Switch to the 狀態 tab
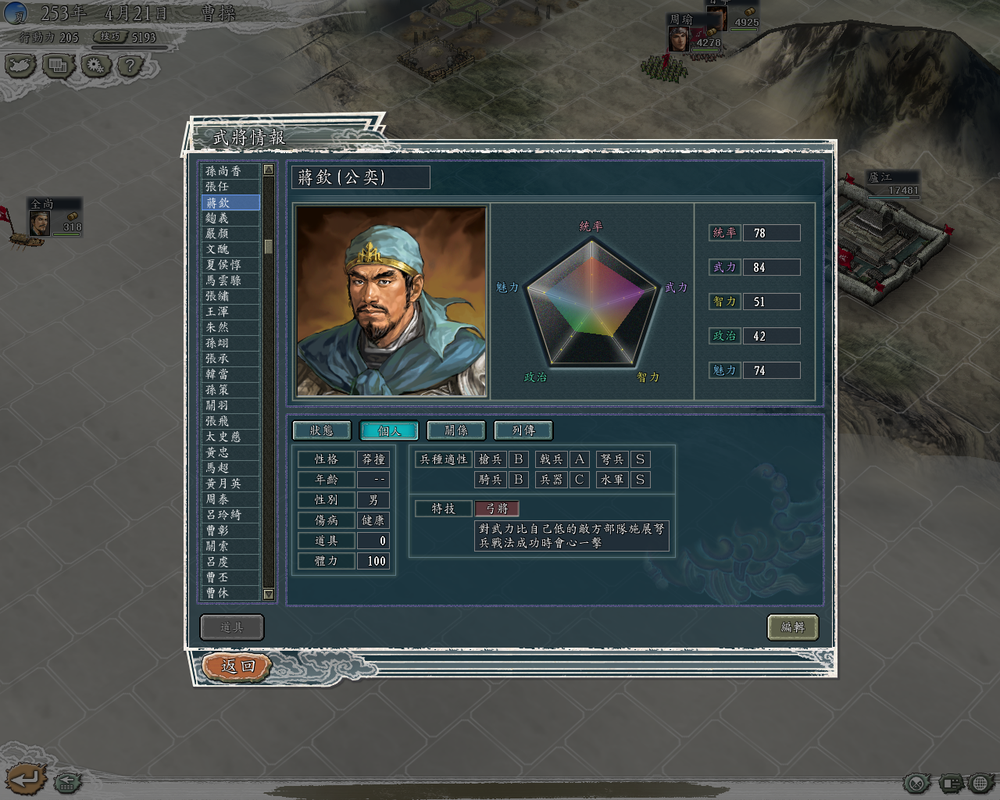 click(321, 430)
